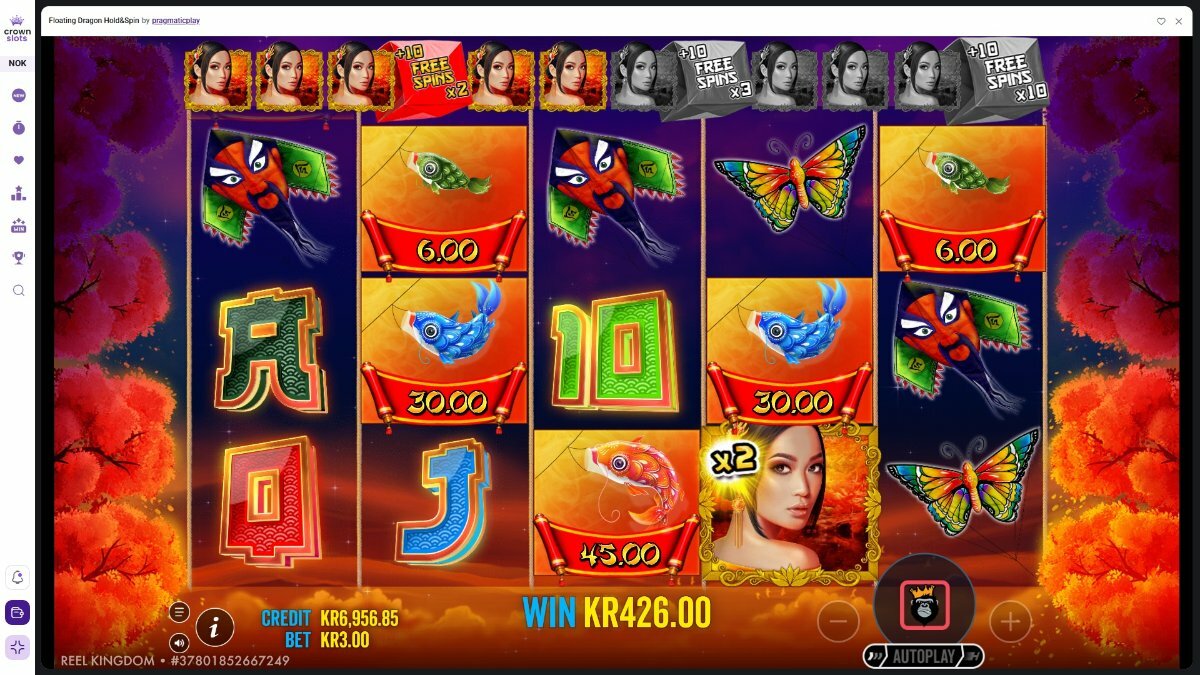Decrease the bet with the minus button
Screen dimensions: 1200x675
click(x=838, y=622)
